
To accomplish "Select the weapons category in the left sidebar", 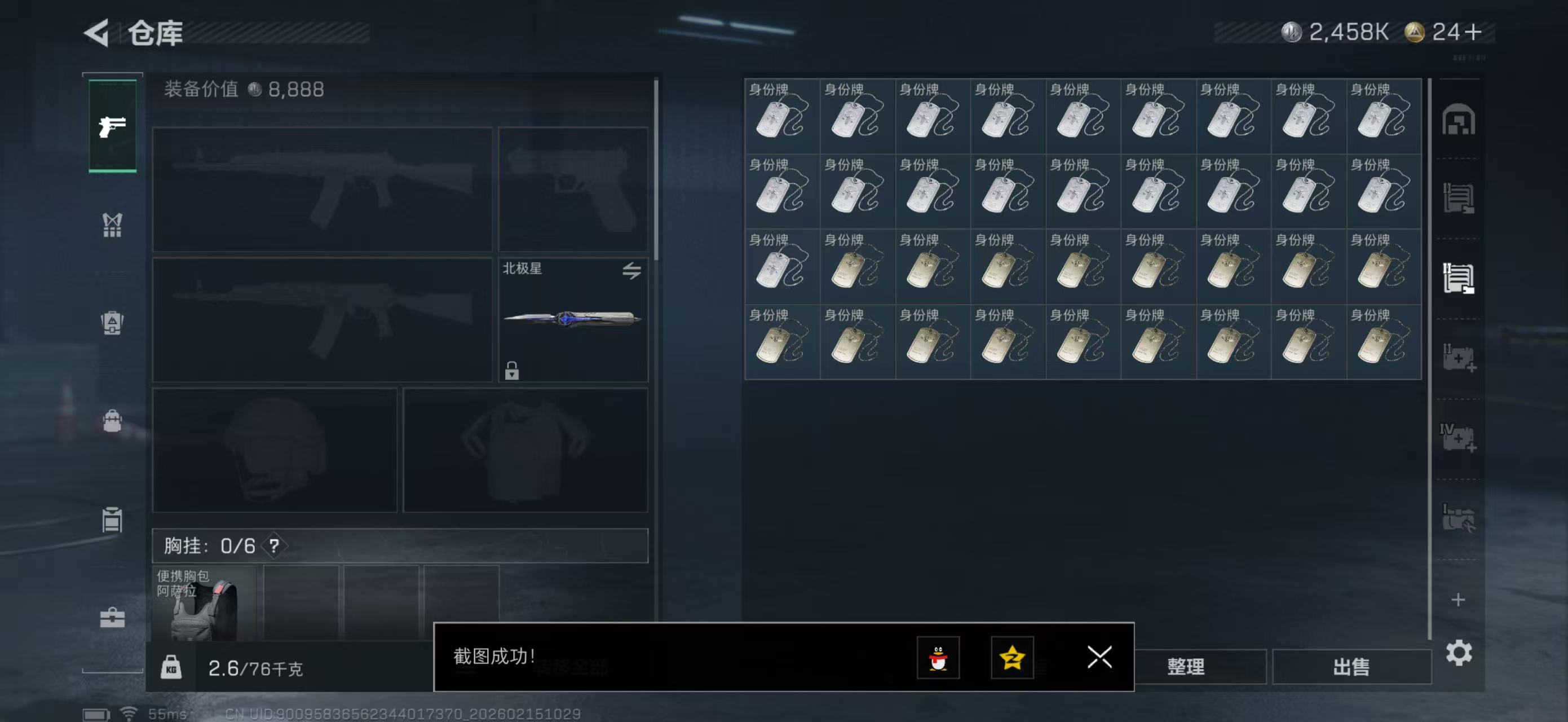I will click(113, 127).
